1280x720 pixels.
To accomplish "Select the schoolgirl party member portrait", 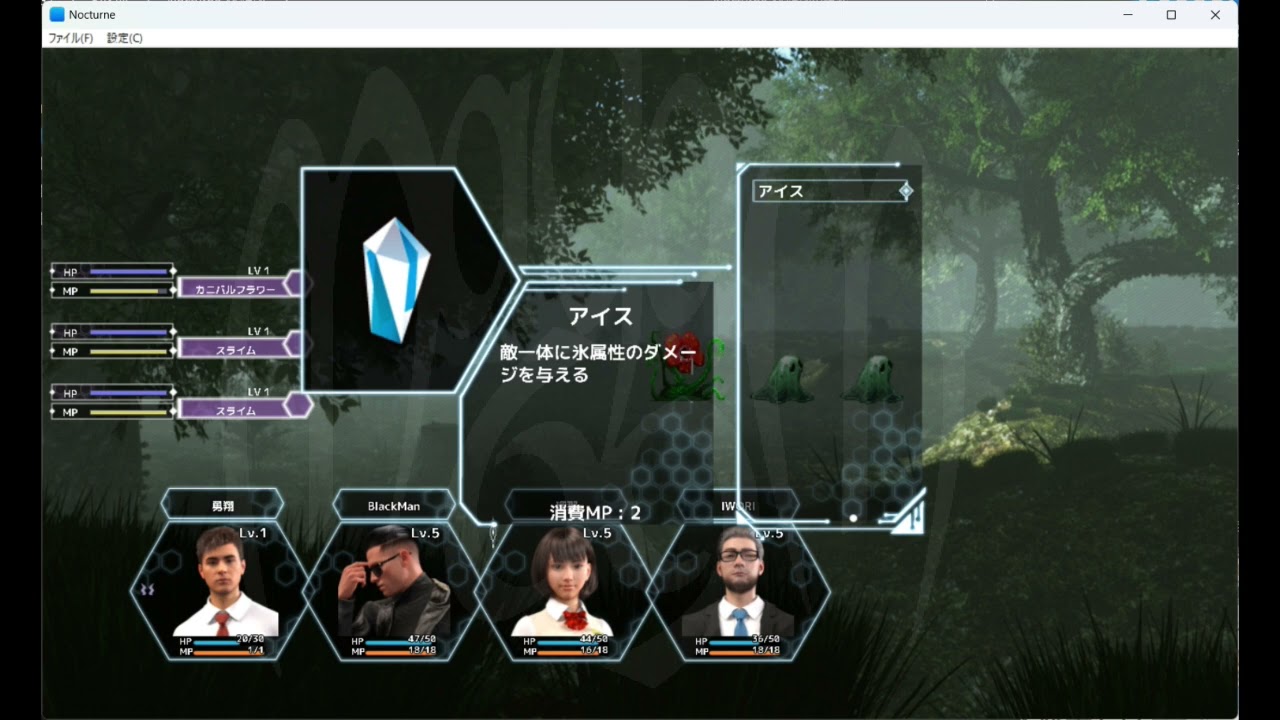I will click(x=566, y=585).
